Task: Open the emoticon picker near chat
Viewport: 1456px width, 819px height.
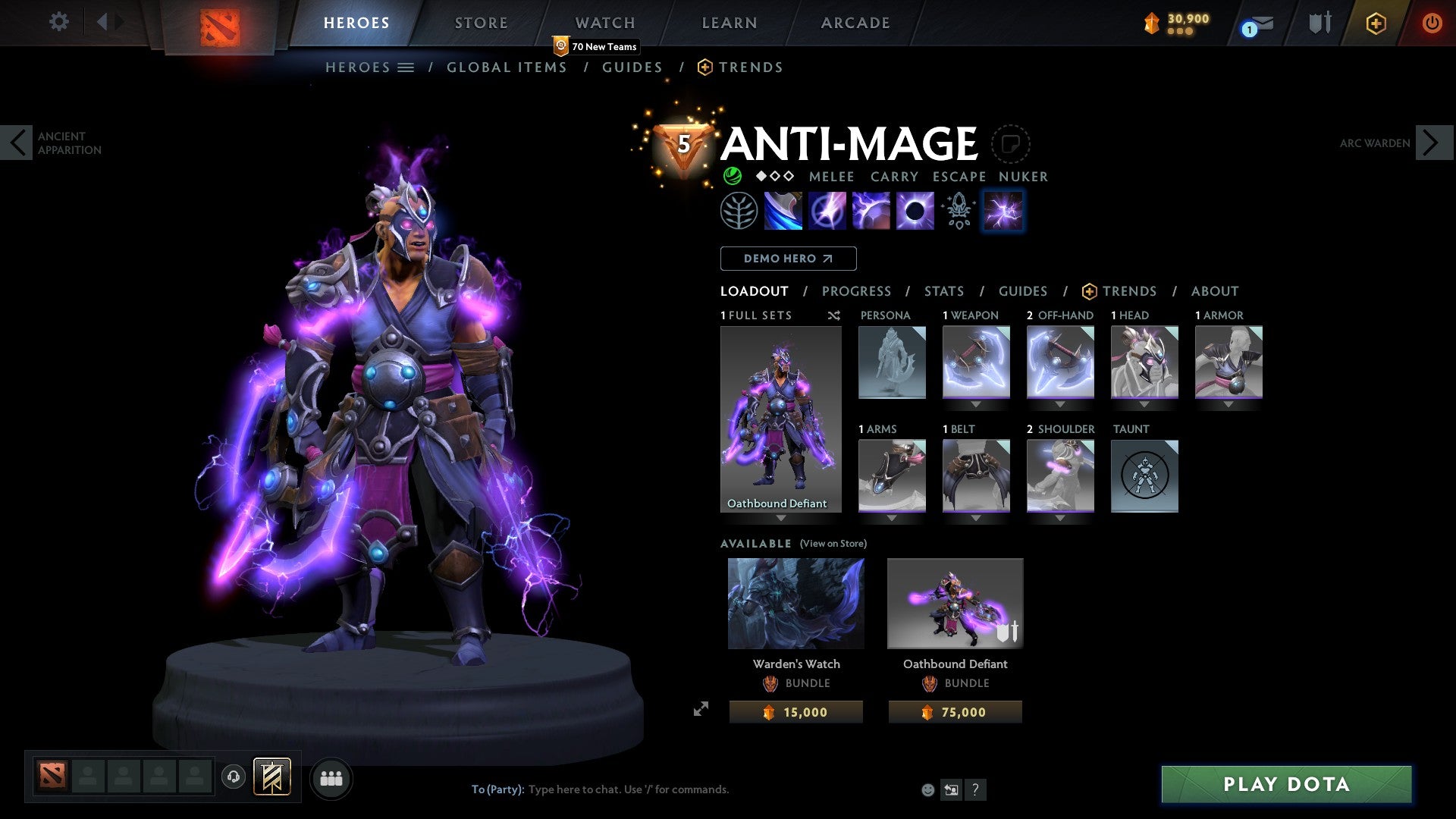Action: (928, 789)
